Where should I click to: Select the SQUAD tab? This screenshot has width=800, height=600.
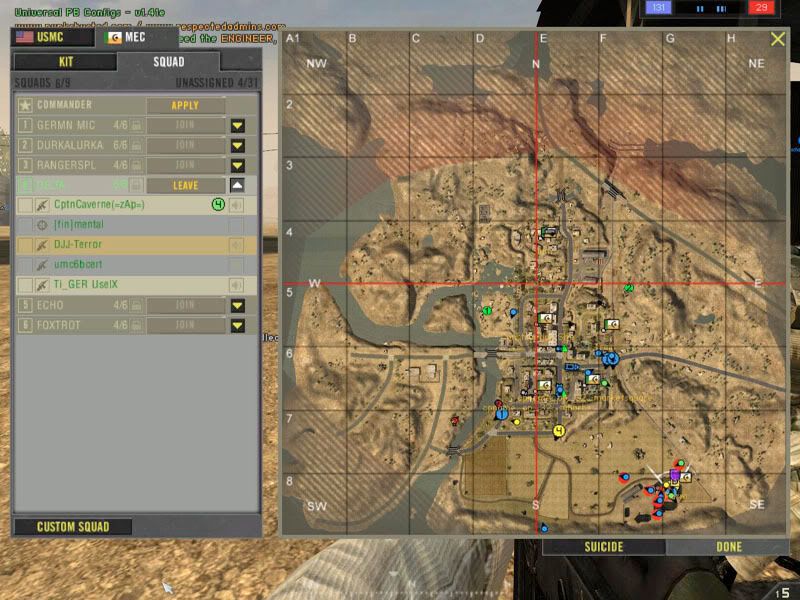(168, 62)
